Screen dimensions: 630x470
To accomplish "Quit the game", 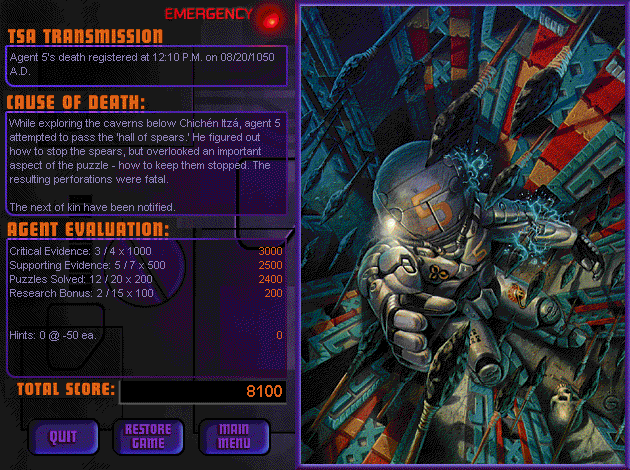I will click(x=62, y=435).
